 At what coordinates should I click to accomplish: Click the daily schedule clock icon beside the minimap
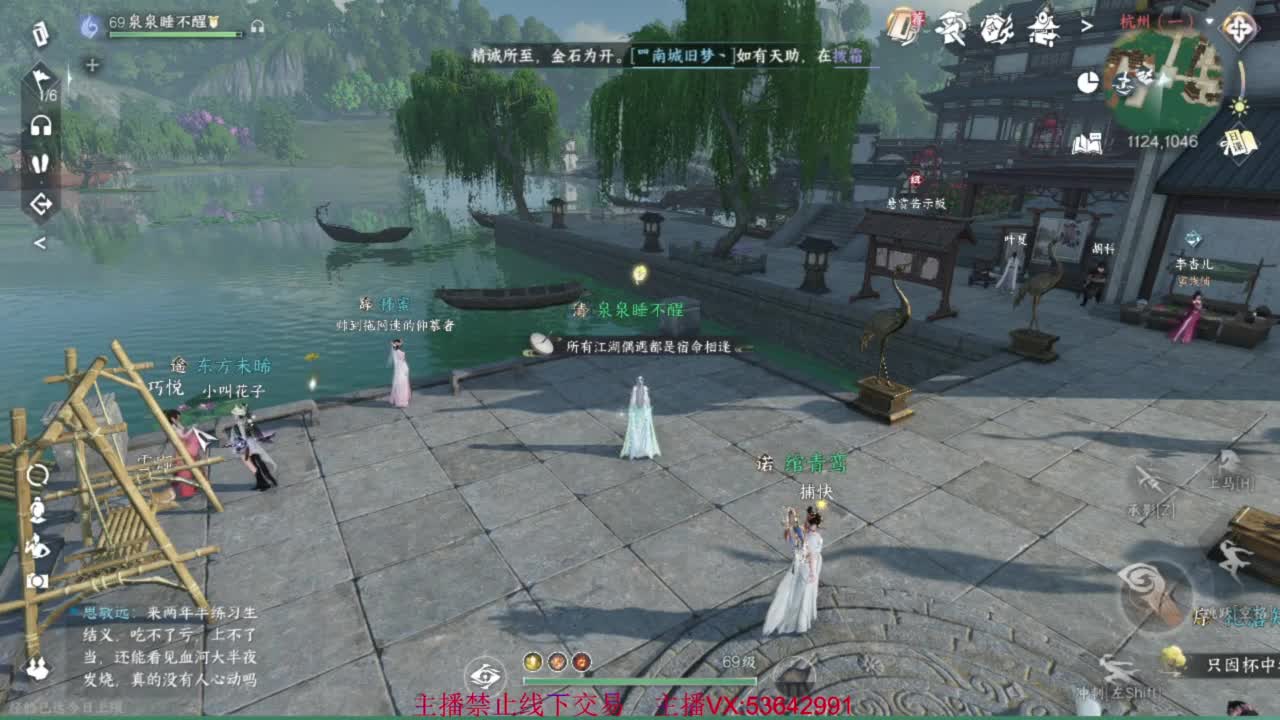[x=1088, y=80]
